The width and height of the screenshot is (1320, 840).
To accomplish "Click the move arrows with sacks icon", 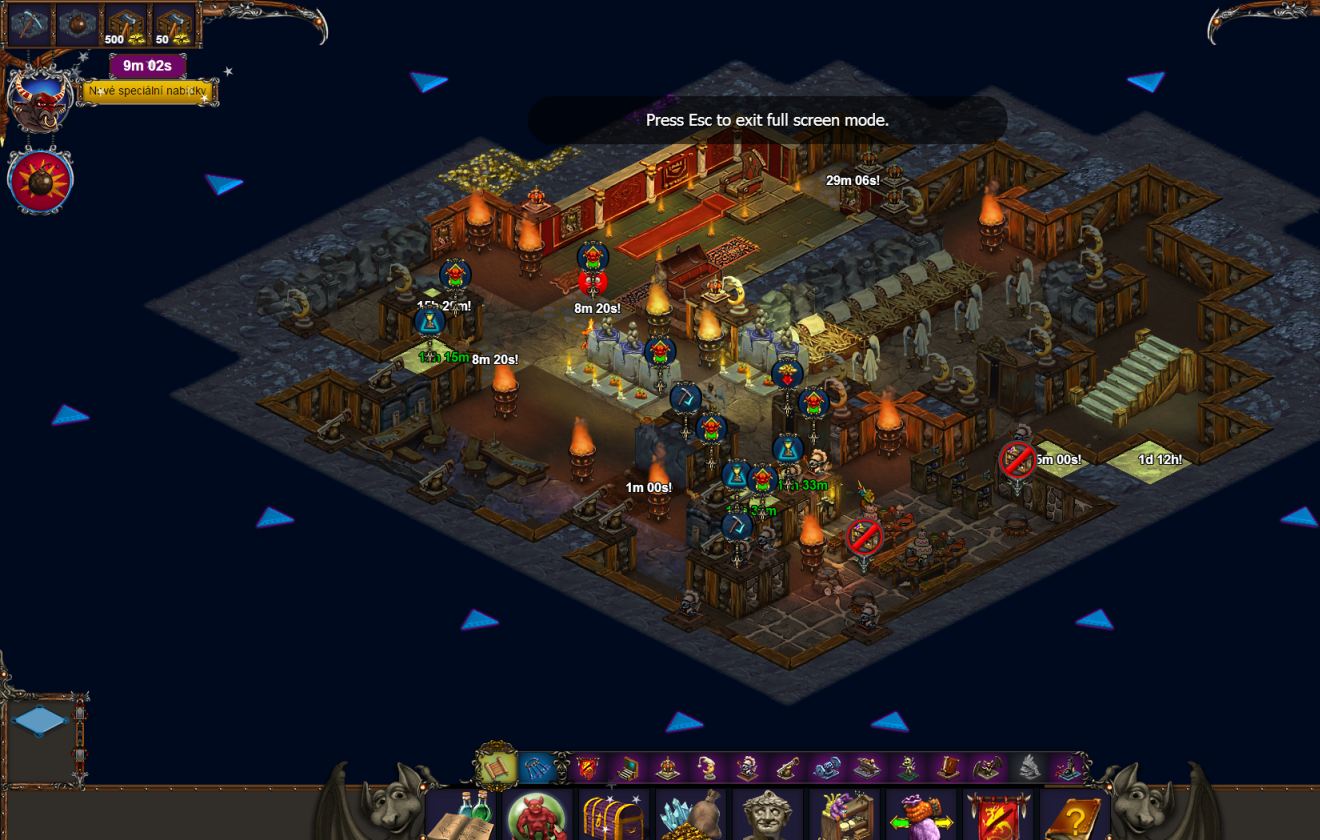I will [x=921, y=815].
